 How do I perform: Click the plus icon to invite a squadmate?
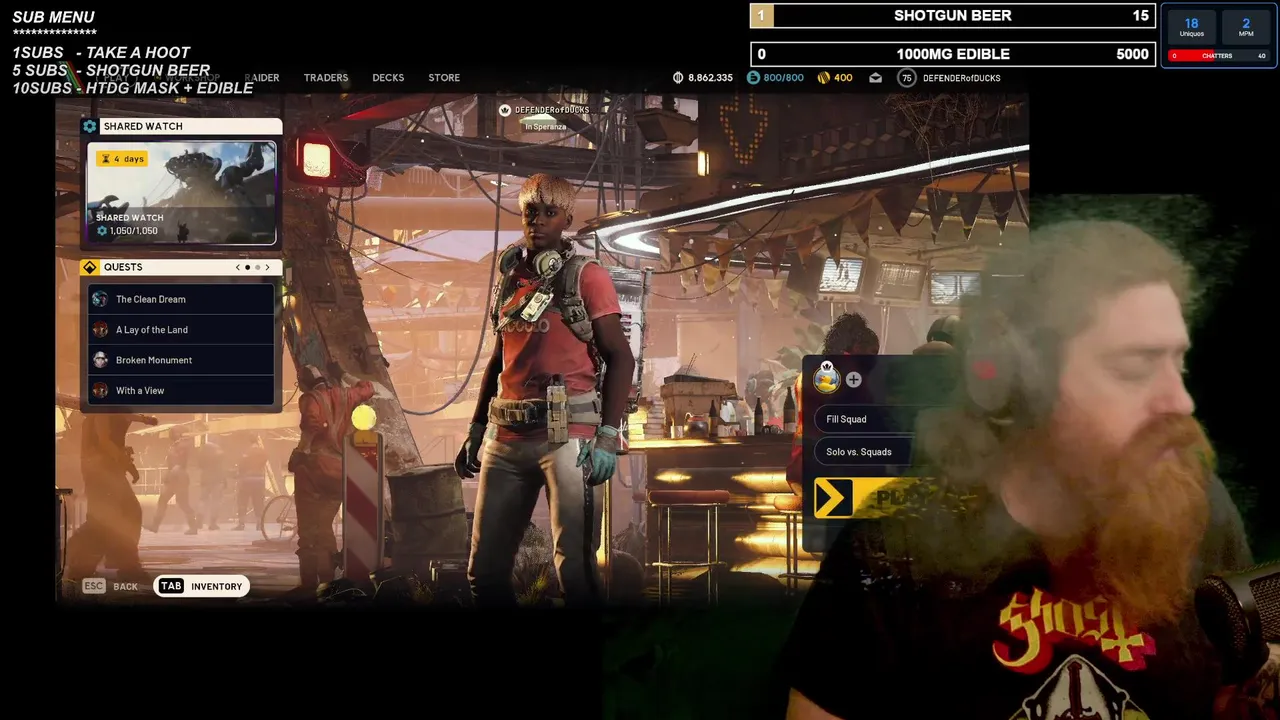tap(853, 380)
